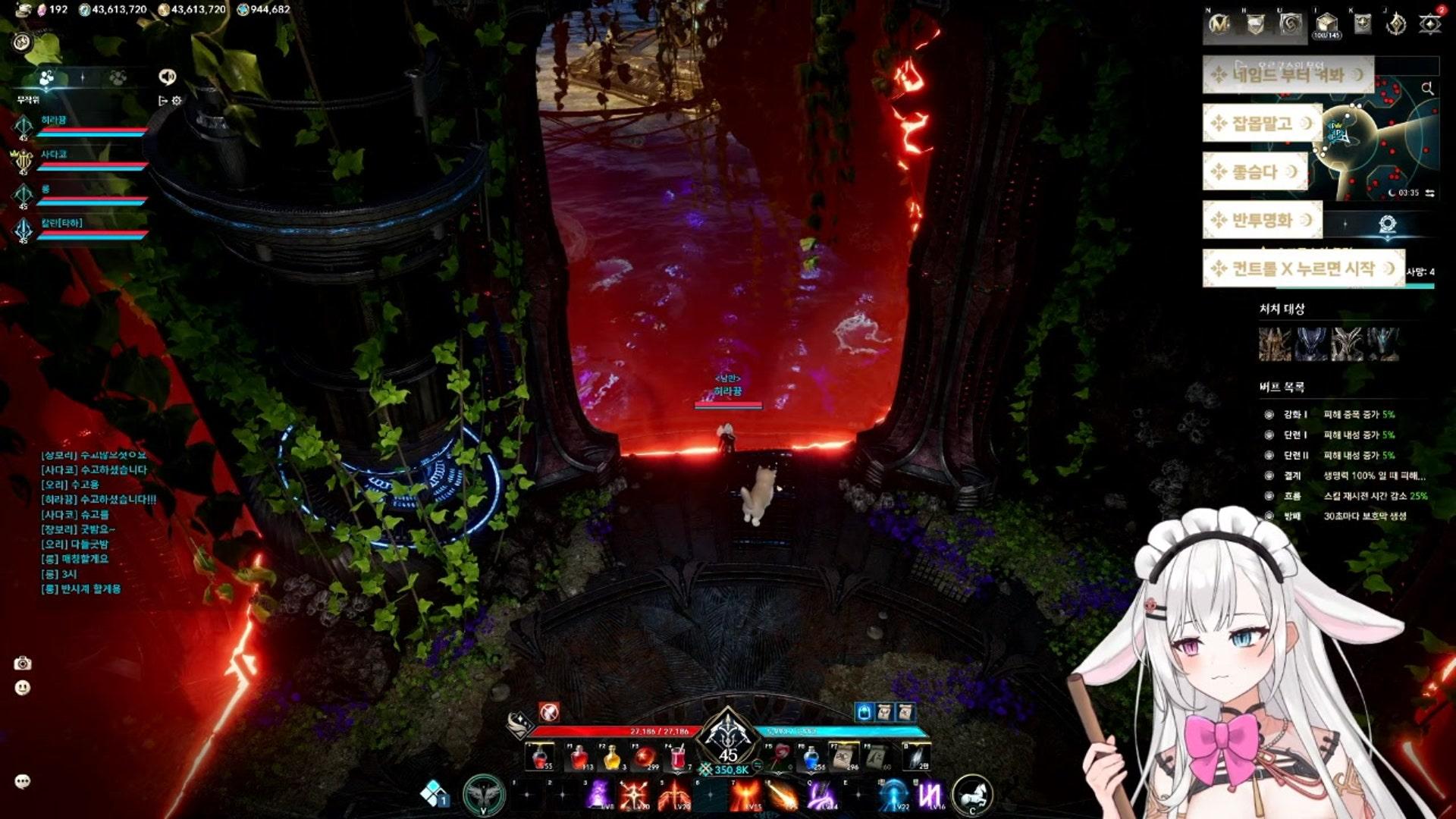Switch to the party members tab

[47, 77]
